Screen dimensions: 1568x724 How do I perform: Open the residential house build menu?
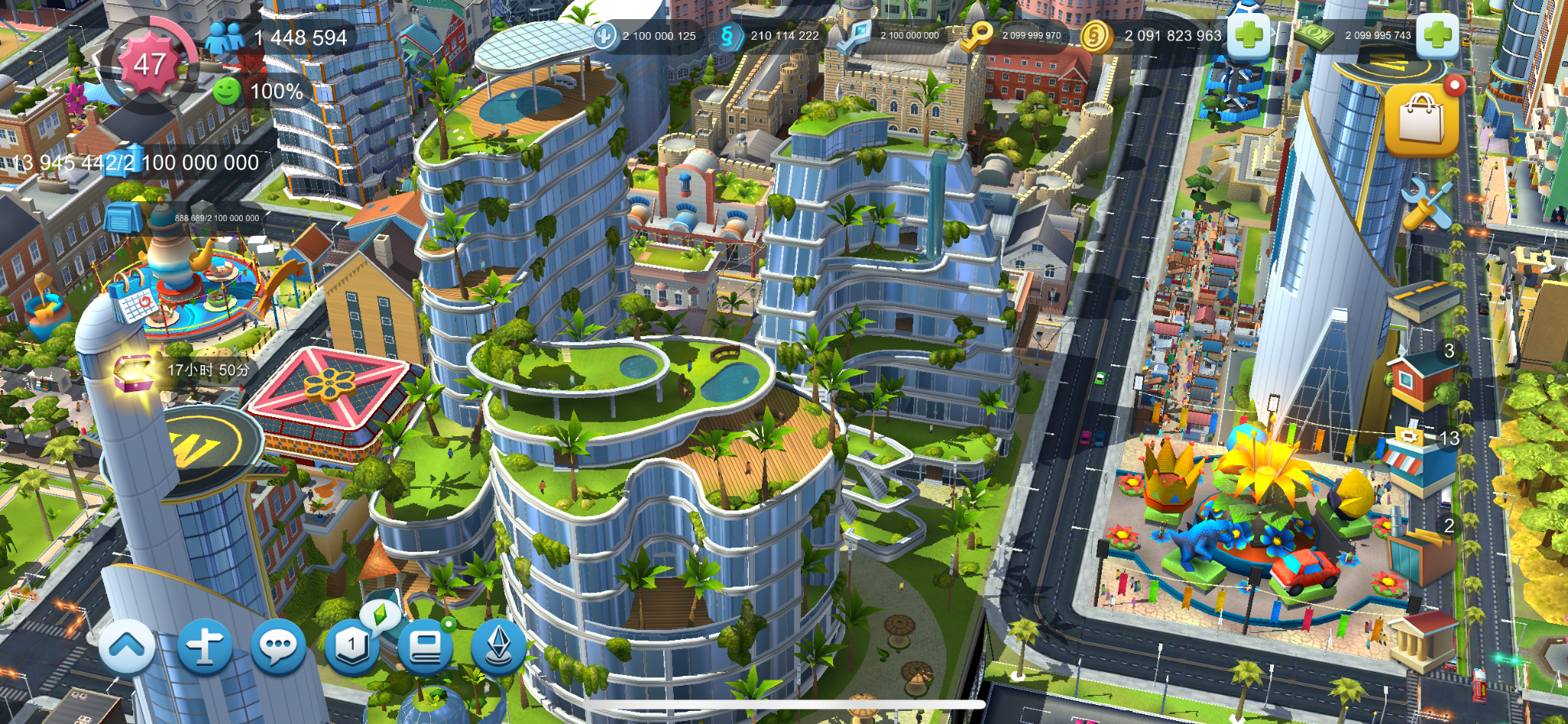click(1421, 378)
